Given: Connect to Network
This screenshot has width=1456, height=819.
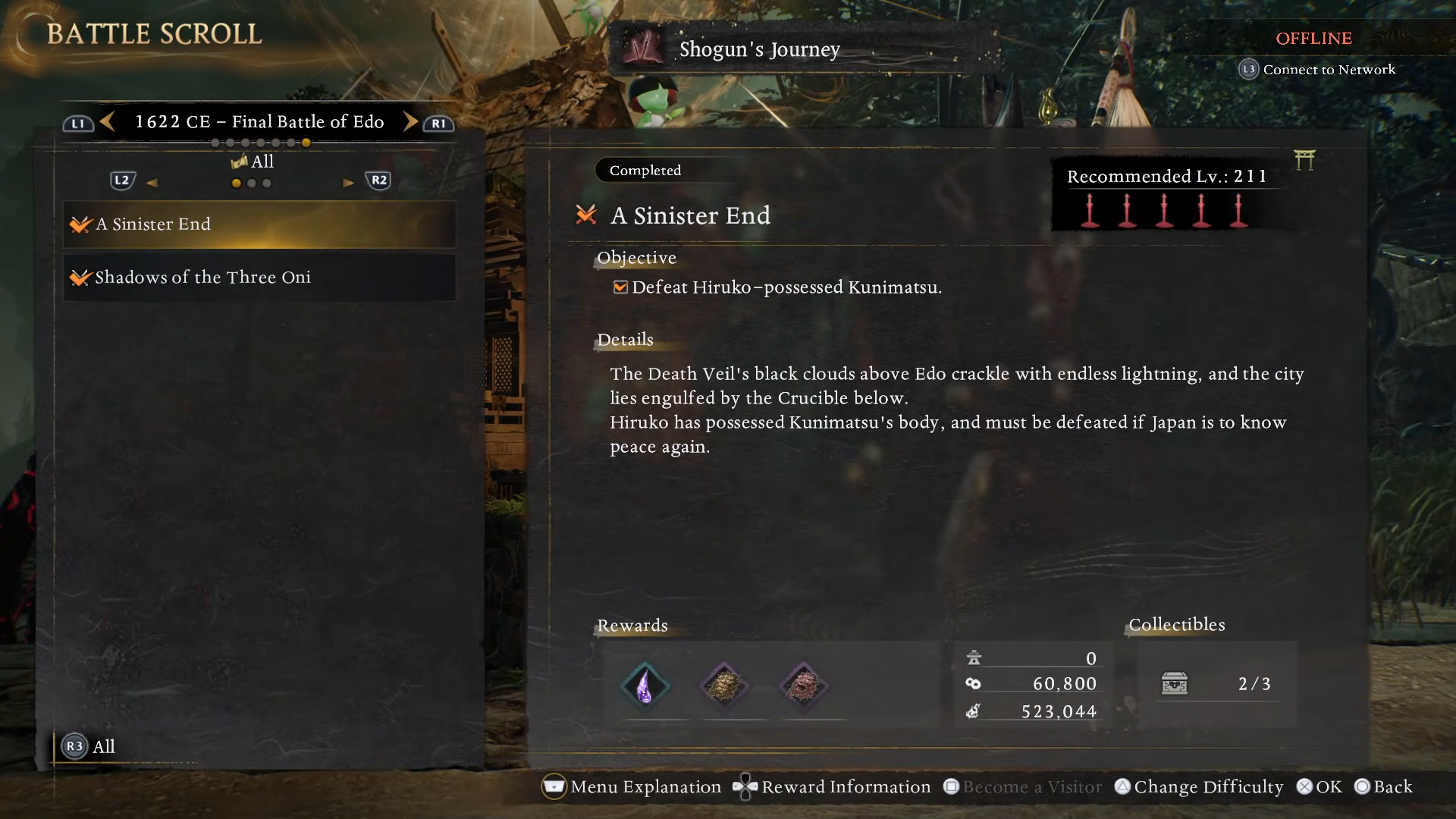Looking at the screenshot, I should (x=1318, y=70).
